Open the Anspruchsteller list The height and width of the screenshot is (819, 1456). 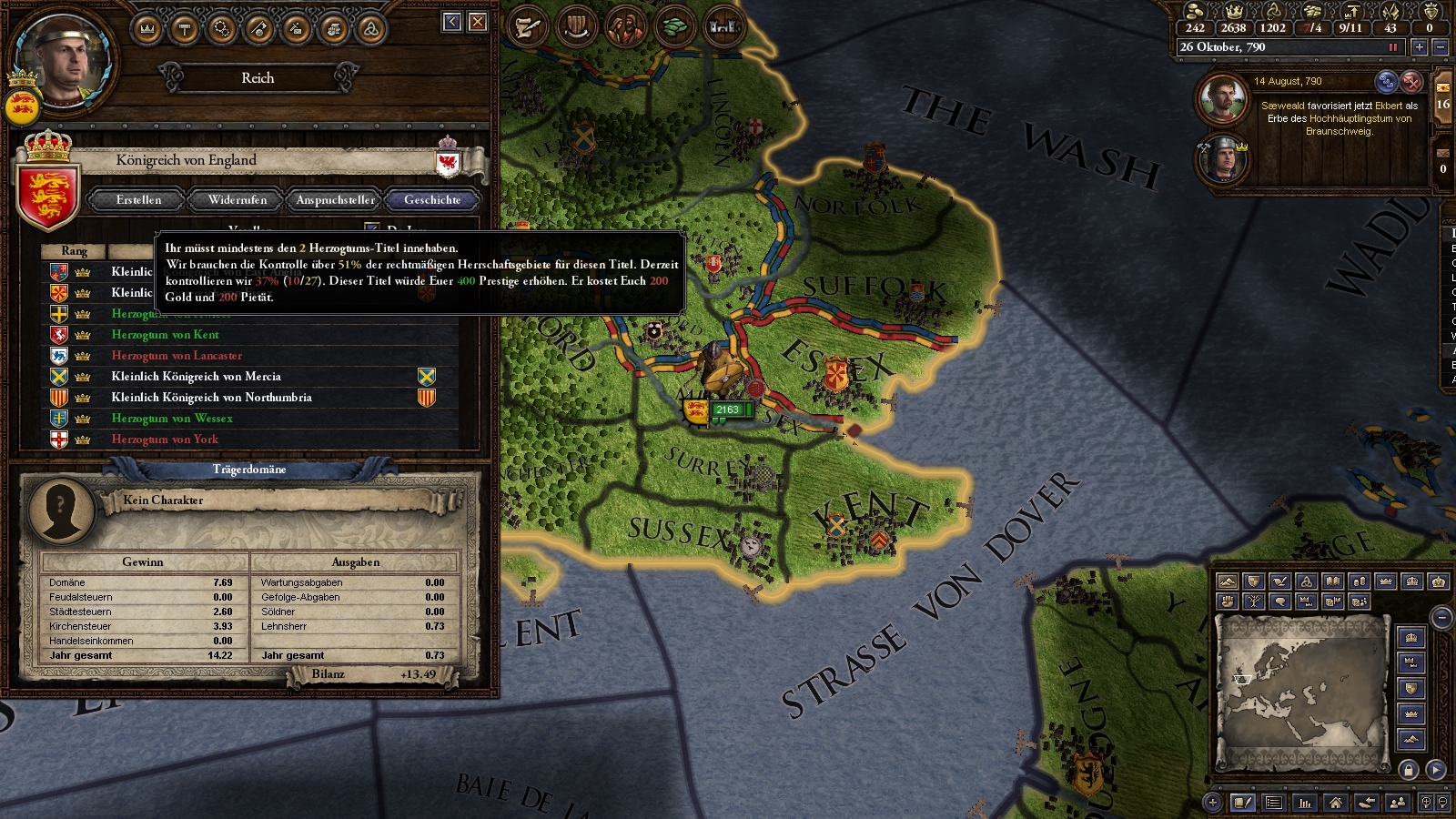point(335,200)
